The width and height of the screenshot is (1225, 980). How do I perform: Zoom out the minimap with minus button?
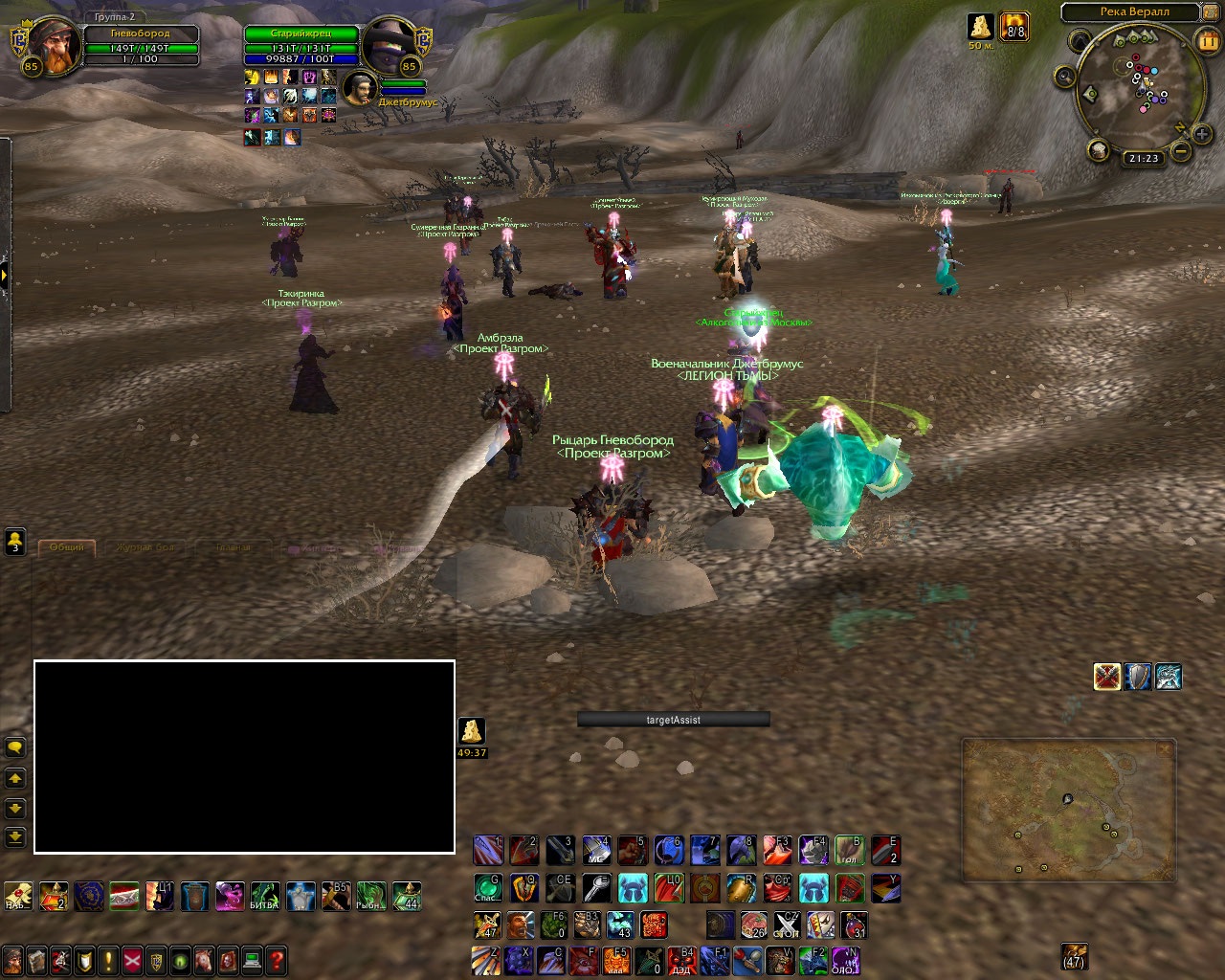[1181, 151]
